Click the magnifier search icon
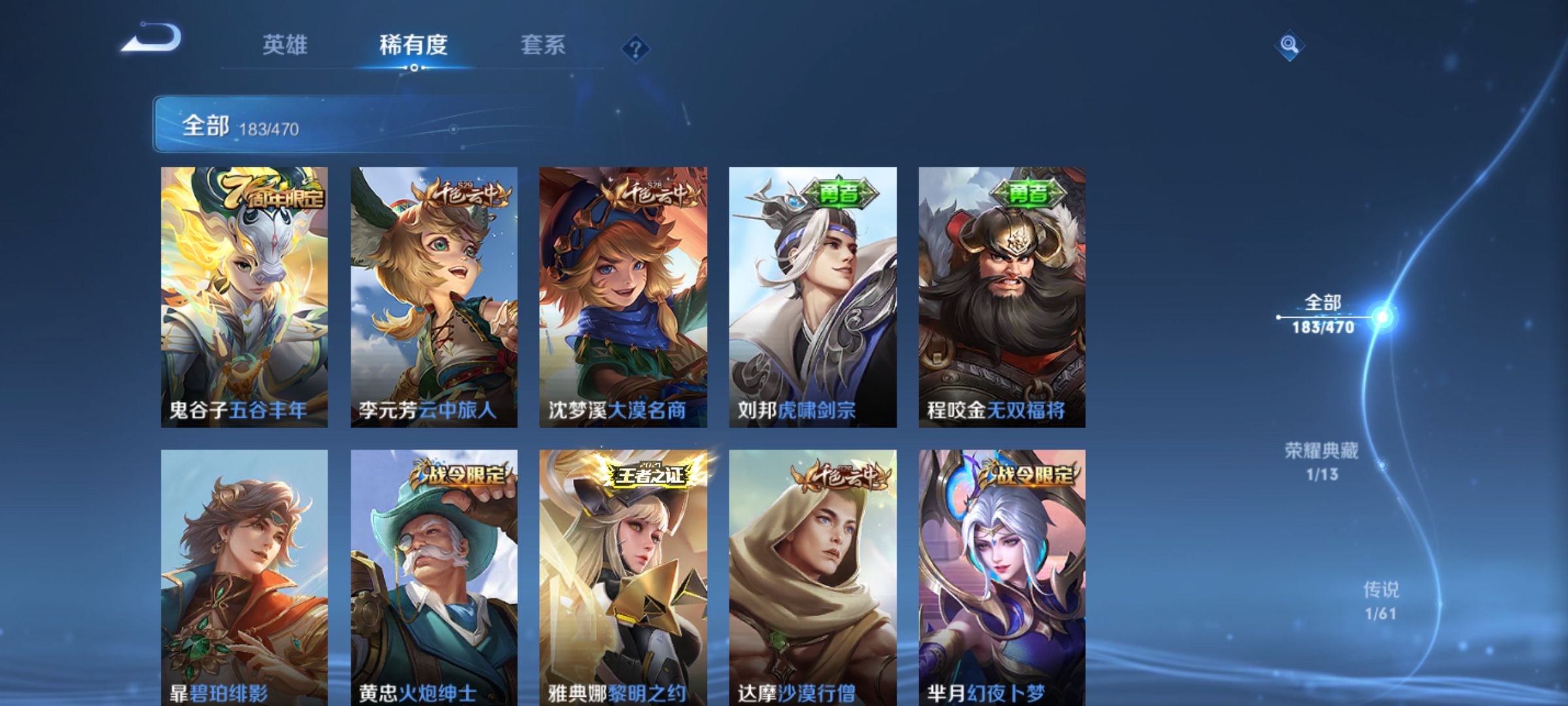Image resolution: width=1568 pixels, height=706 pixels. (1289, 45)
